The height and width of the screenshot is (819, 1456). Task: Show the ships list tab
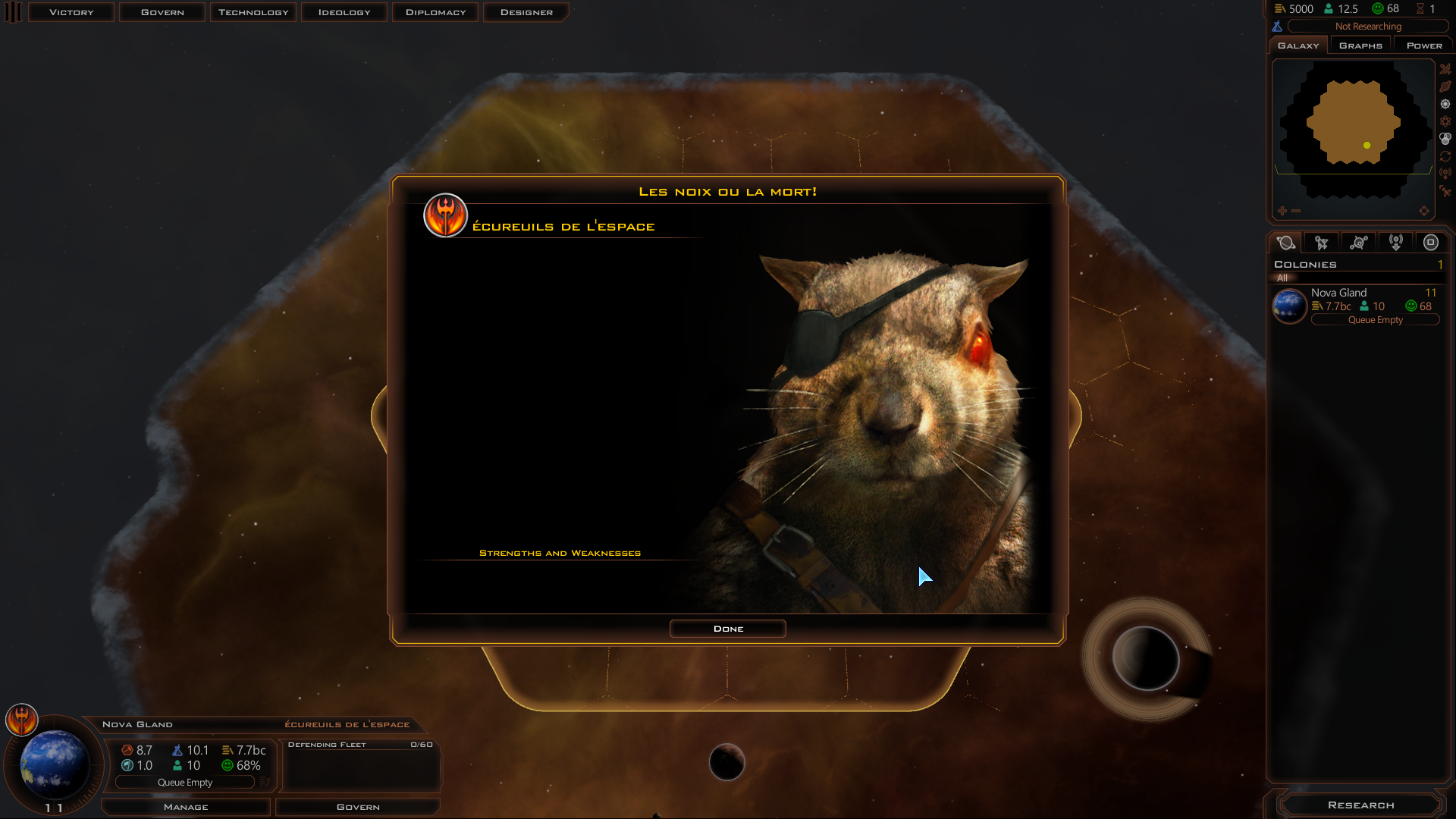(x=1322, y=243)
